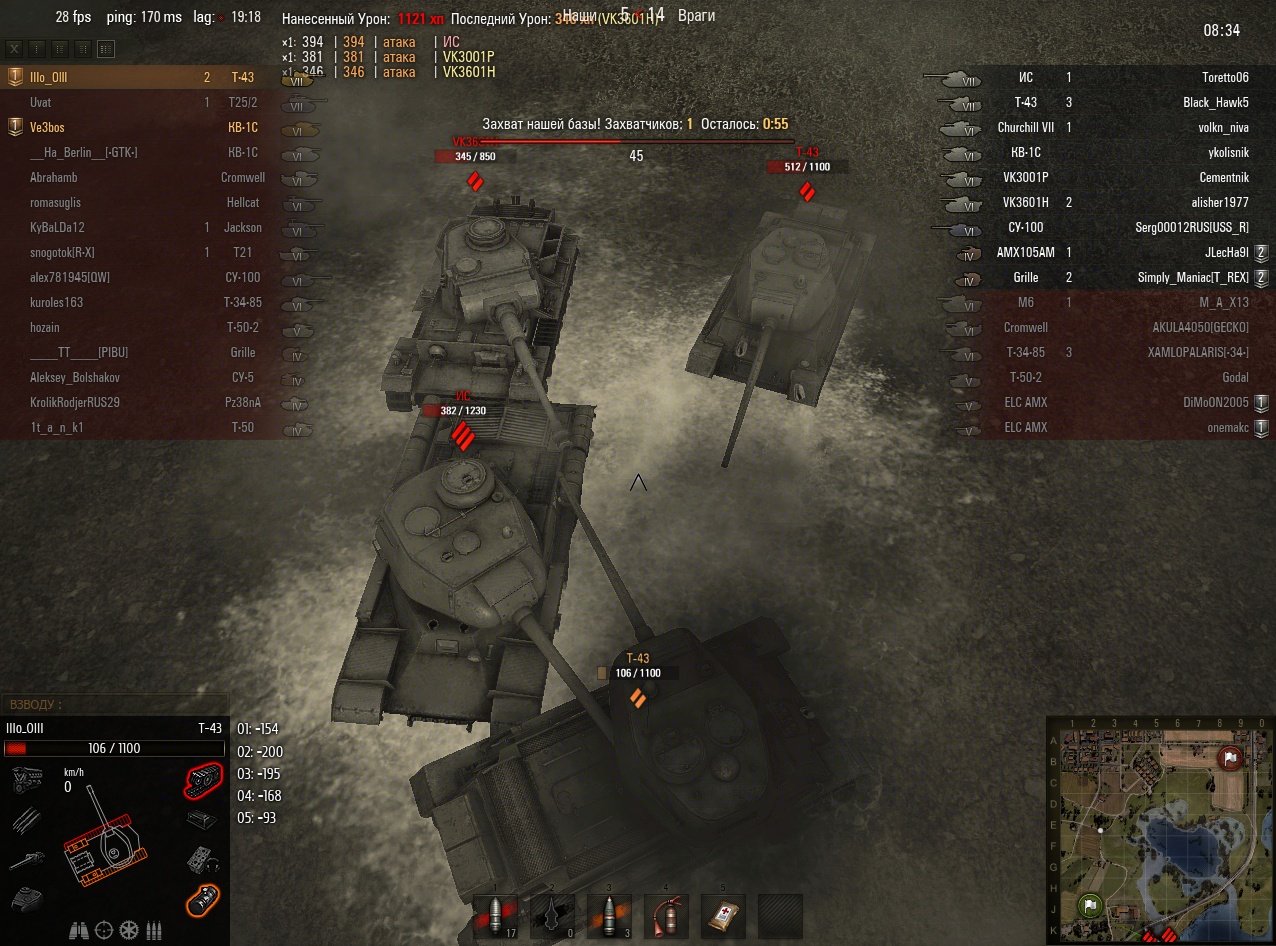The image size is (1276, 946).
Task: Select enemy alisher1977 with the VK3601H
Action: pos(1220,202)
